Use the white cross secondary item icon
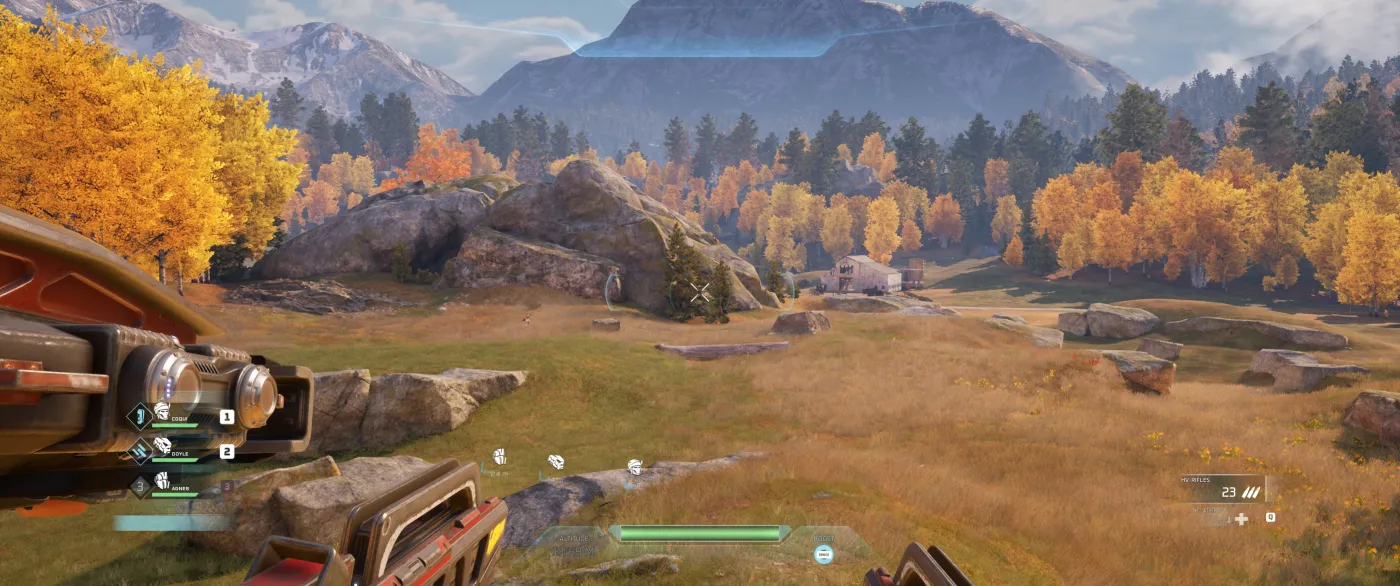 1241,518
